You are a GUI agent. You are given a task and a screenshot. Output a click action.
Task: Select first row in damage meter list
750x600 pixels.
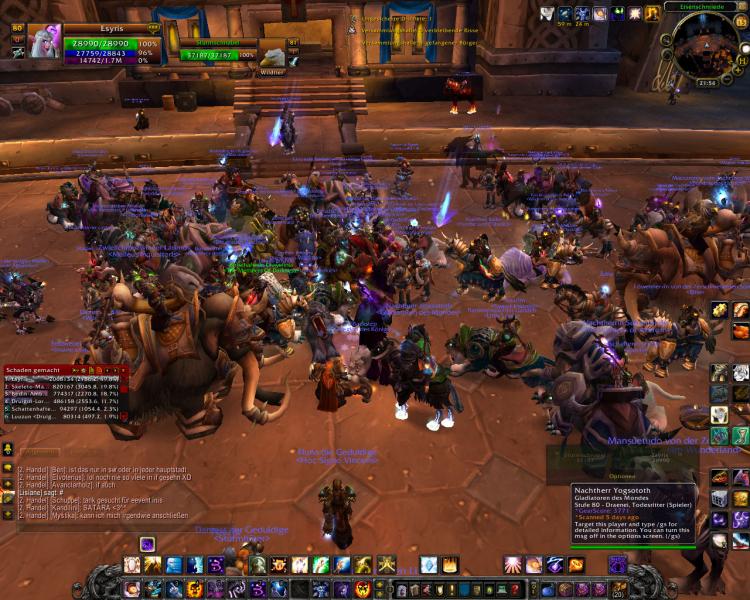(x=62, y=380)
